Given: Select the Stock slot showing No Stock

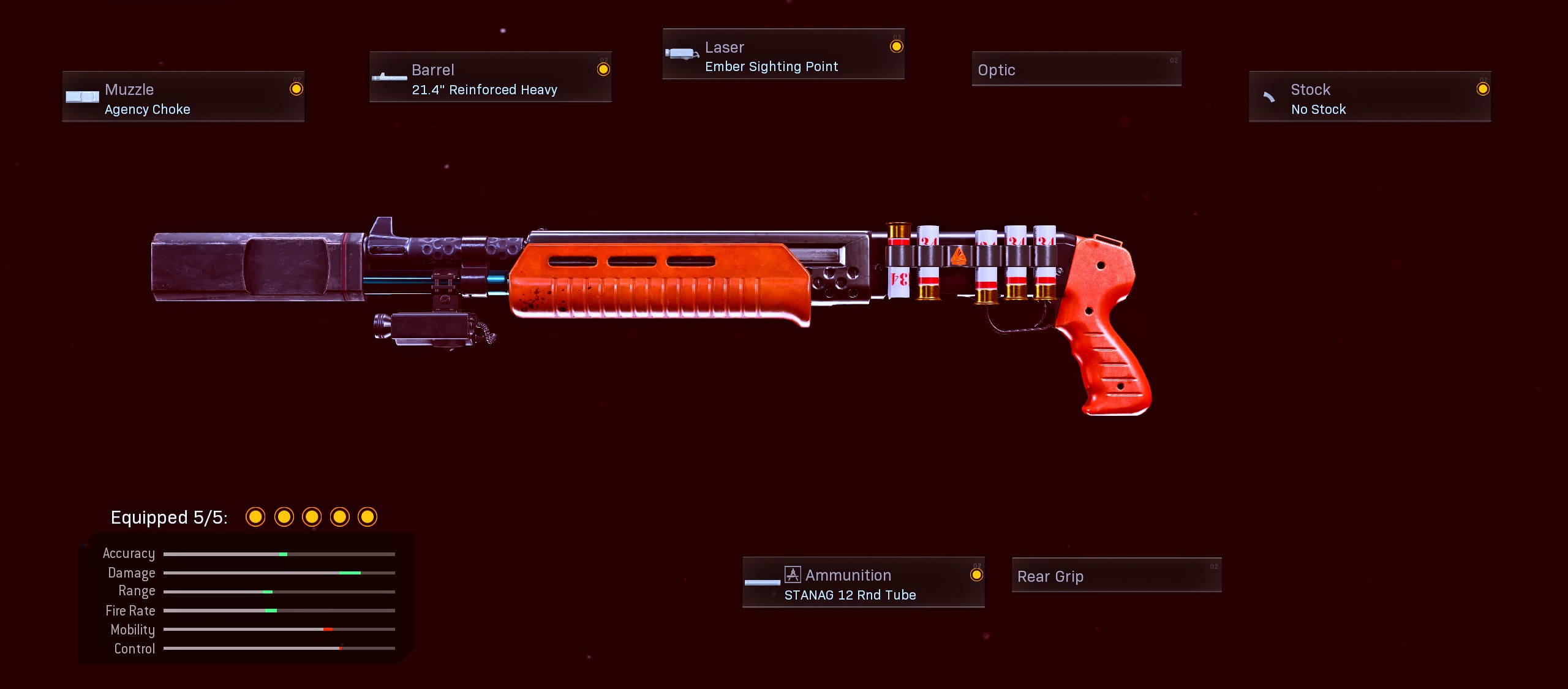Looking at the screenshot, I should click(1370, 97).
